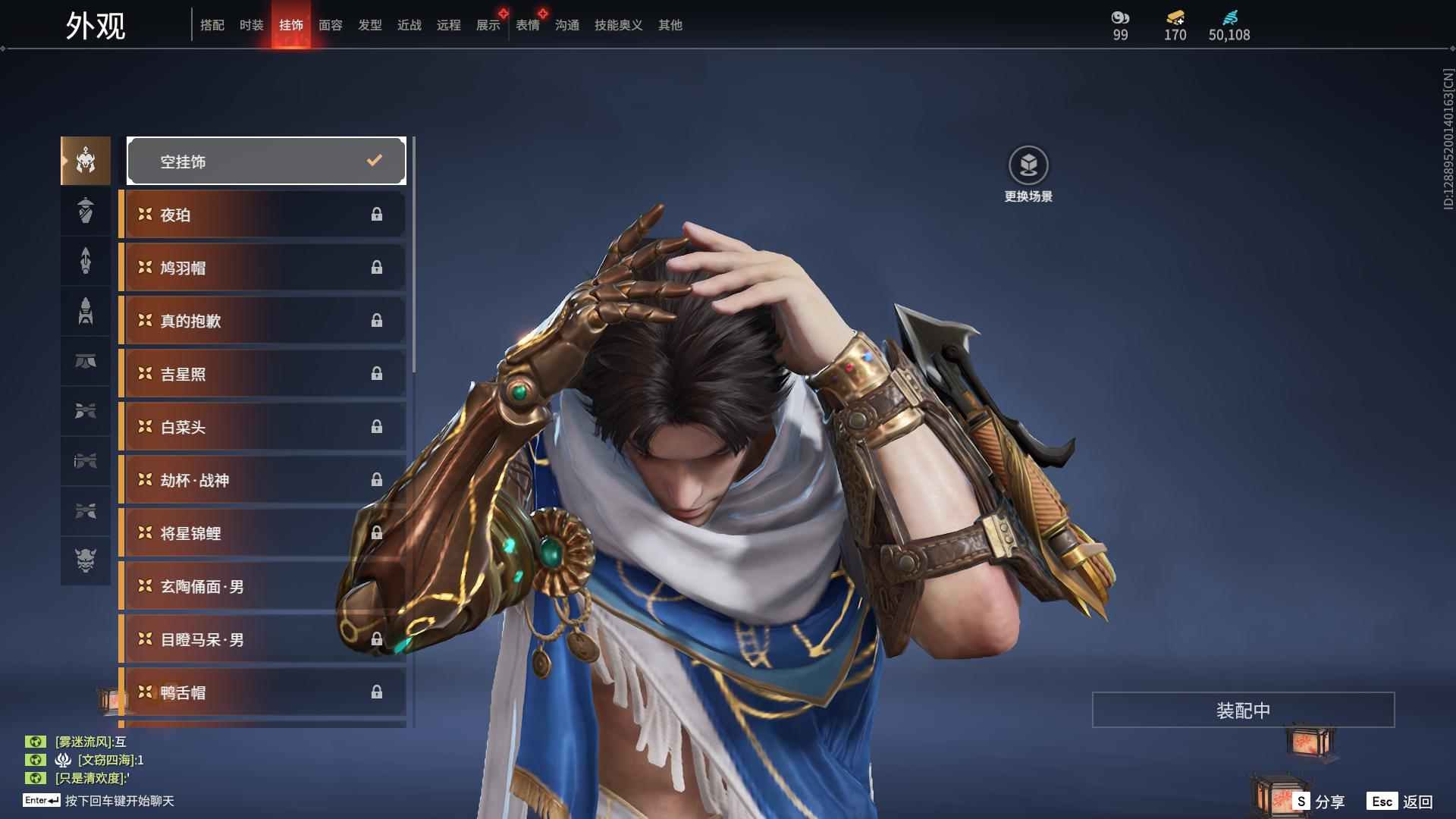Viewport: 1456px width, 819px height.
Task: Select the 白菜头 accessory
Action: coord(262,427)
